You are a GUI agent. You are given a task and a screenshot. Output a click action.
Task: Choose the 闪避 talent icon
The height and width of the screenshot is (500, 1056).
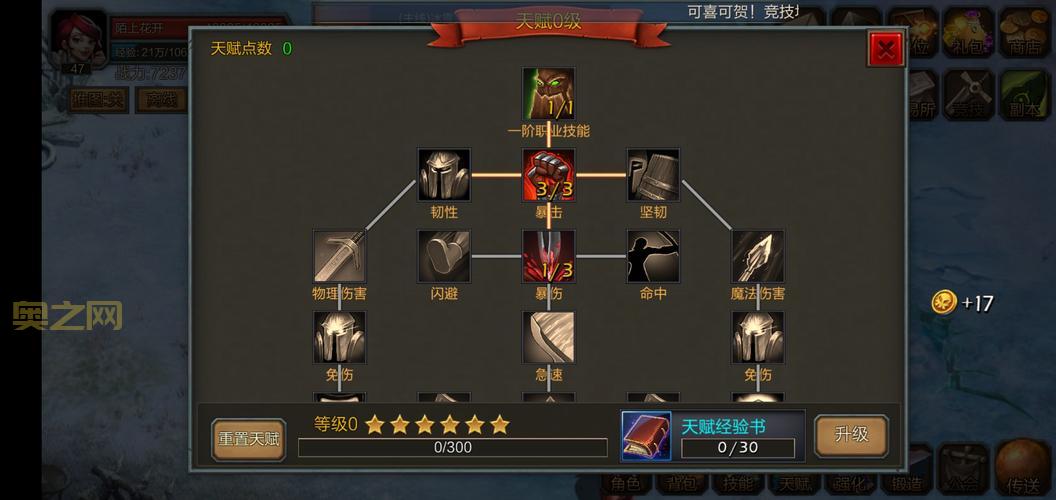click(444, 256)
